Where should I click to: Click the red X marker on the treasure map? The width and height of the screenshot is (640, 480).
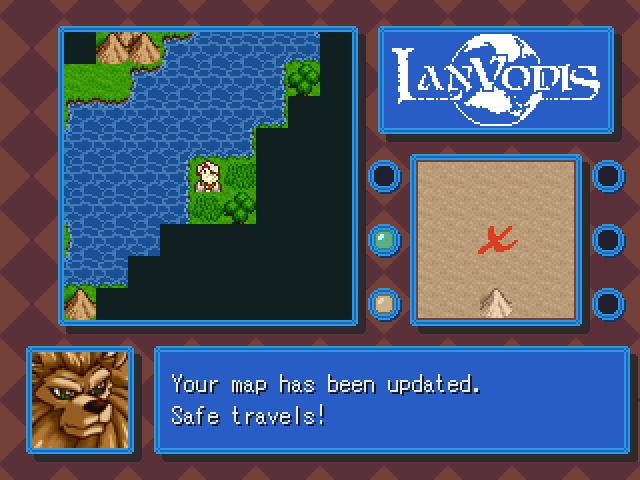[x=495, y=238]
